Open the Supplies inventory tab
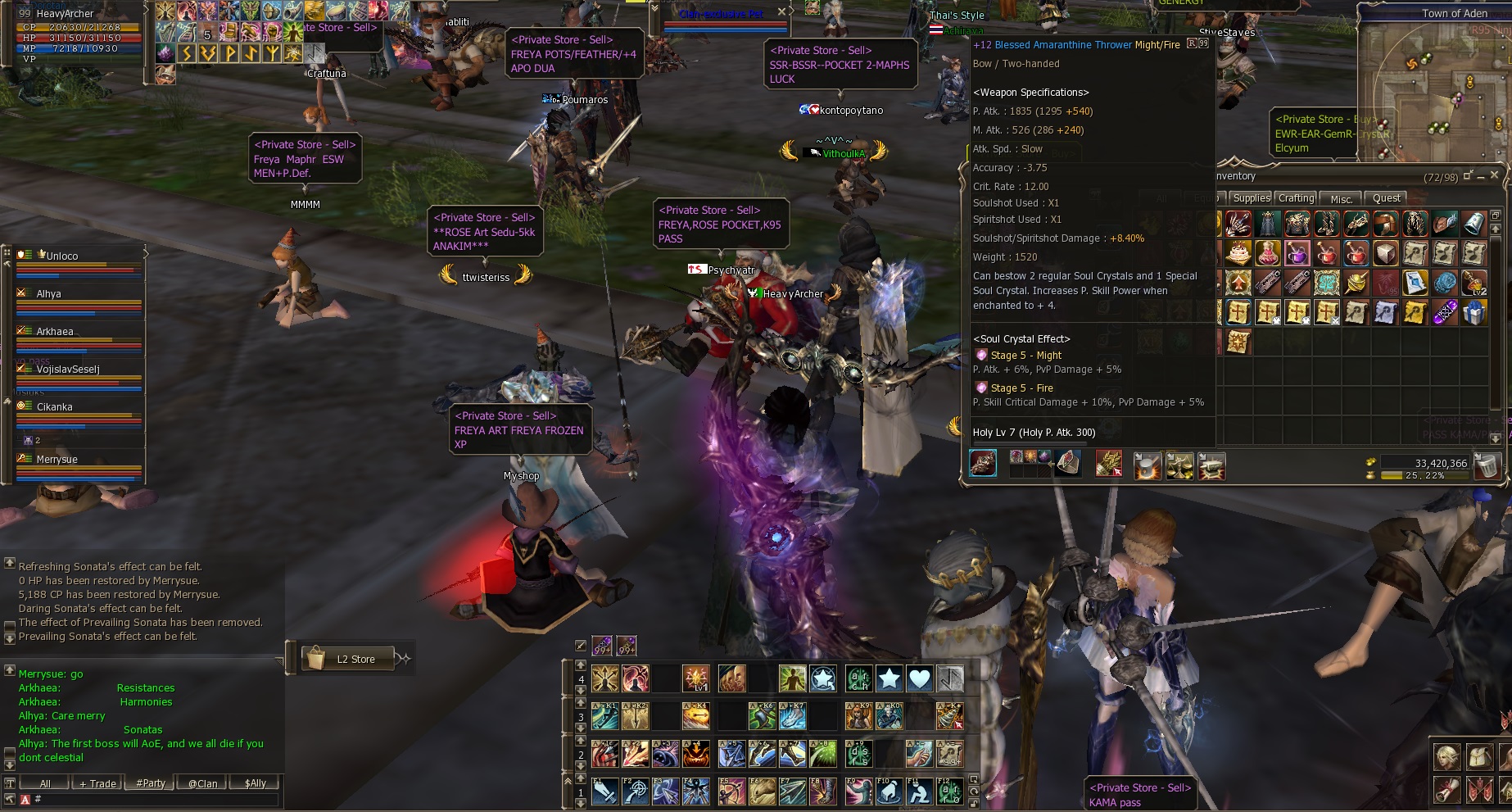The image size is (1512, 812). pyautogui.click(x=1251, y=198)
